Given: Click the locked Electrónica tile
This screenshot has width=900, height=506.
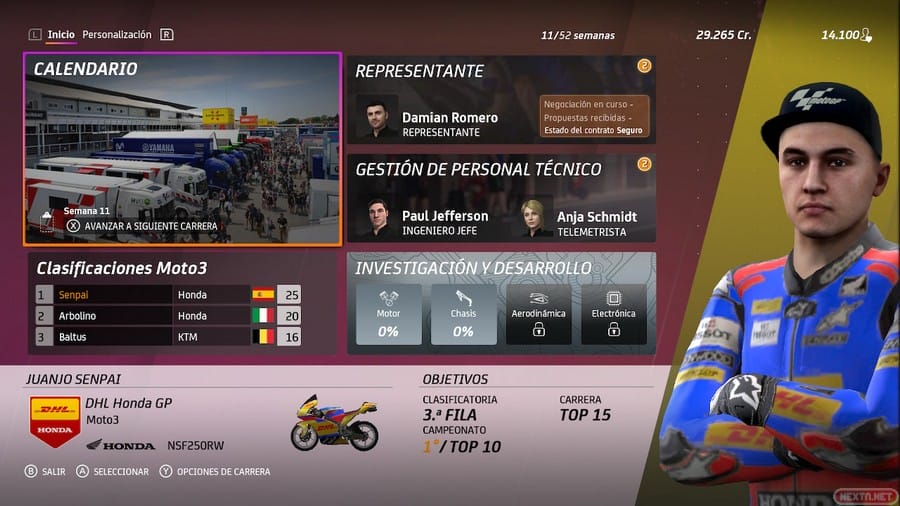Looking at the screenshot, I should (613, 314).
